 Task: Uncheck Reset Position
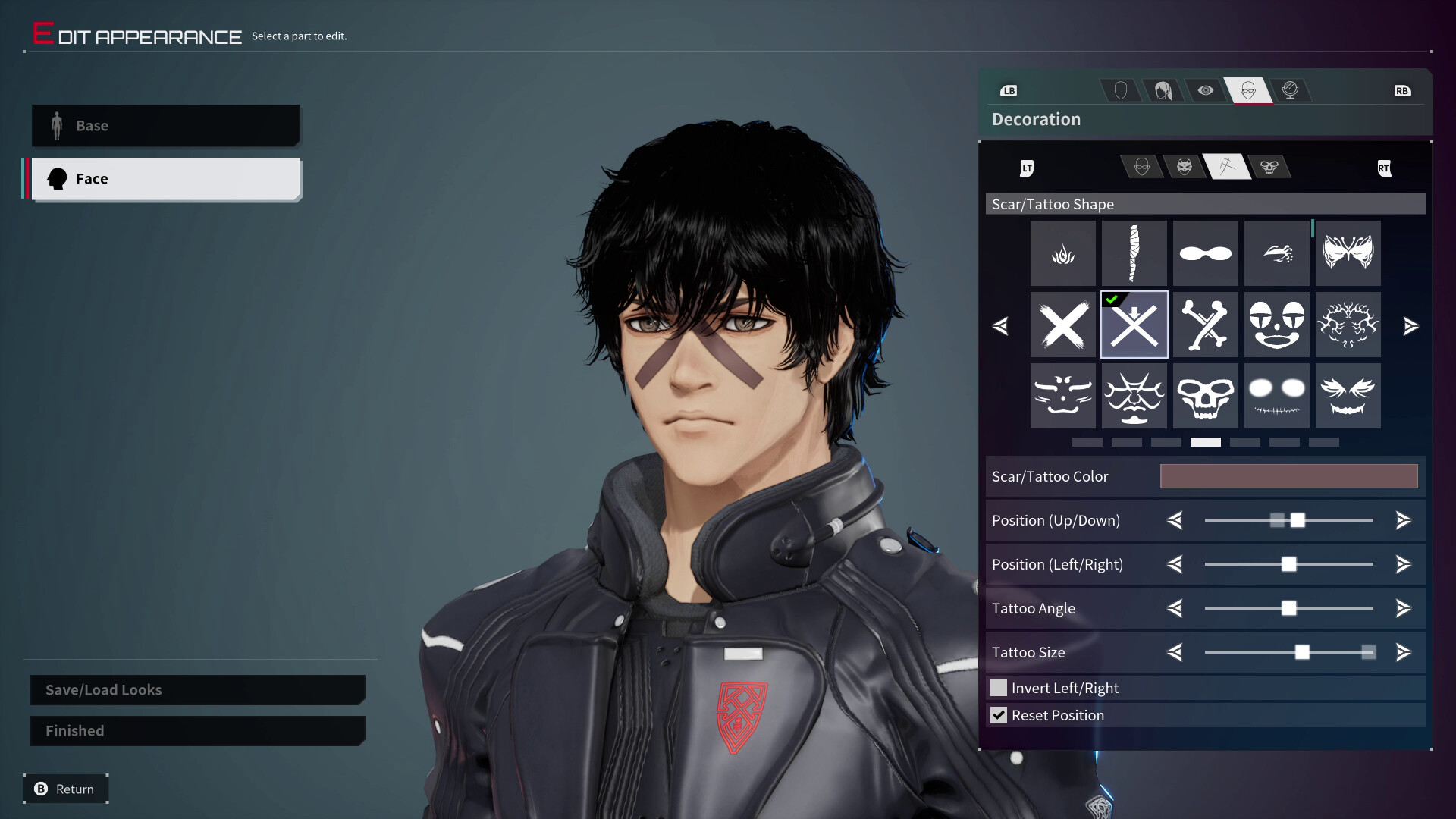coord(998,714)
